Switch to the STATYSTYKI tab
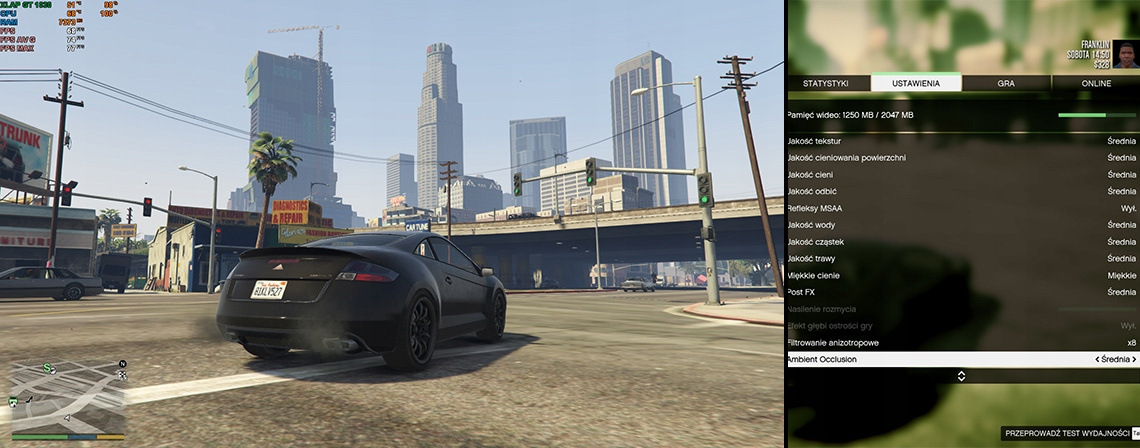Viewport: 1140px width, 448px height. tap(827, 83)
